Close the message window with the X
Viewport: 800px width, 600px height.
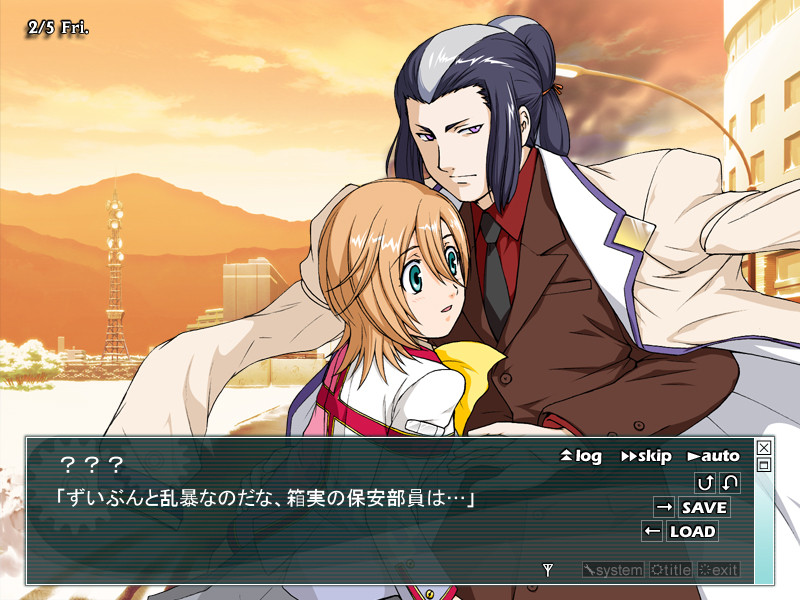[x=764, y=448]
